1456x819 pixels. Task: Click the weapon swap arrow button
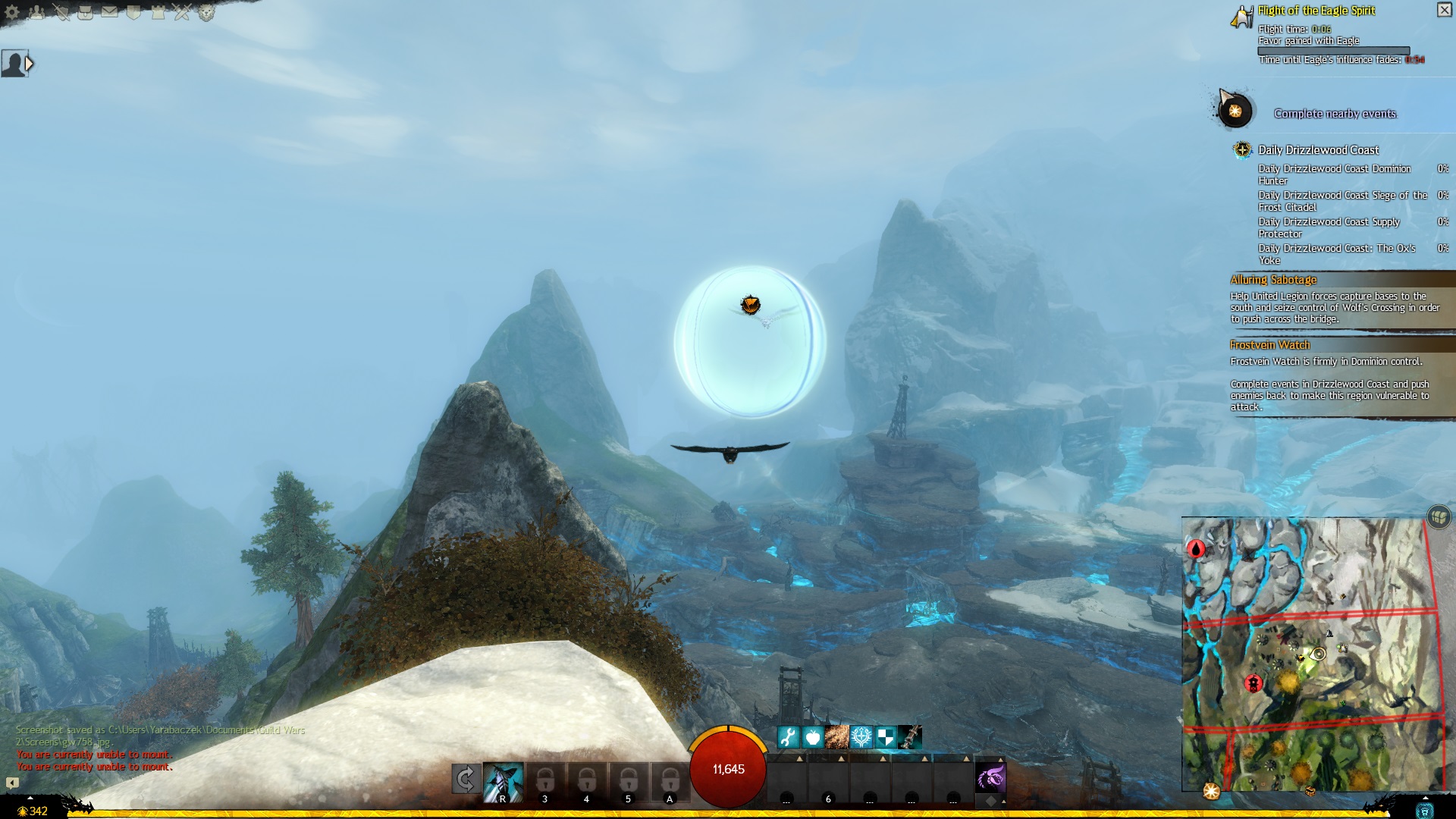[x=465, y=779]
